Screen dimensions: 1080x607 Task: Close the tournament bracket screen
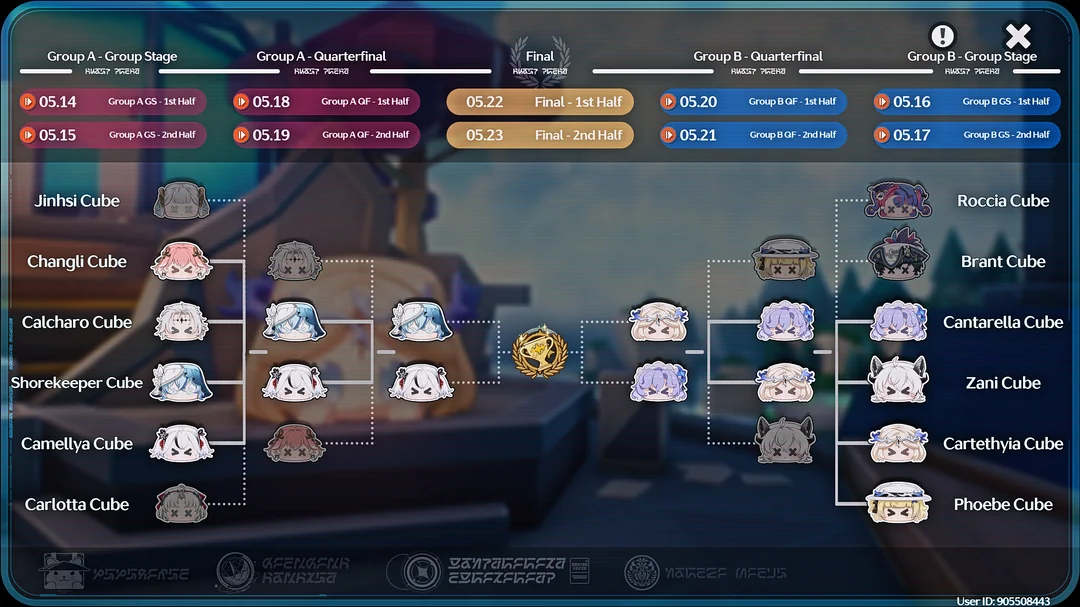(x=1017, y=36)
